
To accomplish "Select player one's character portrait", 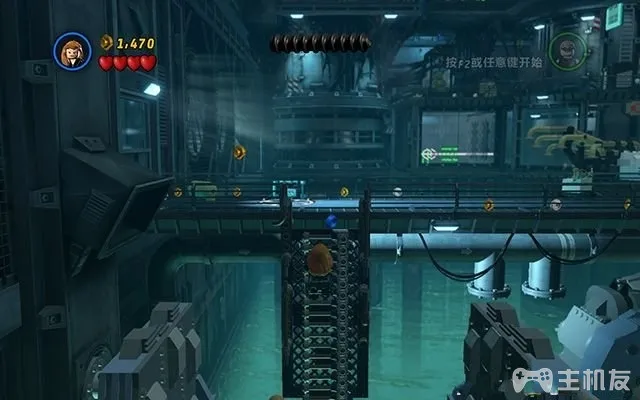I will (x=72, y=51).
